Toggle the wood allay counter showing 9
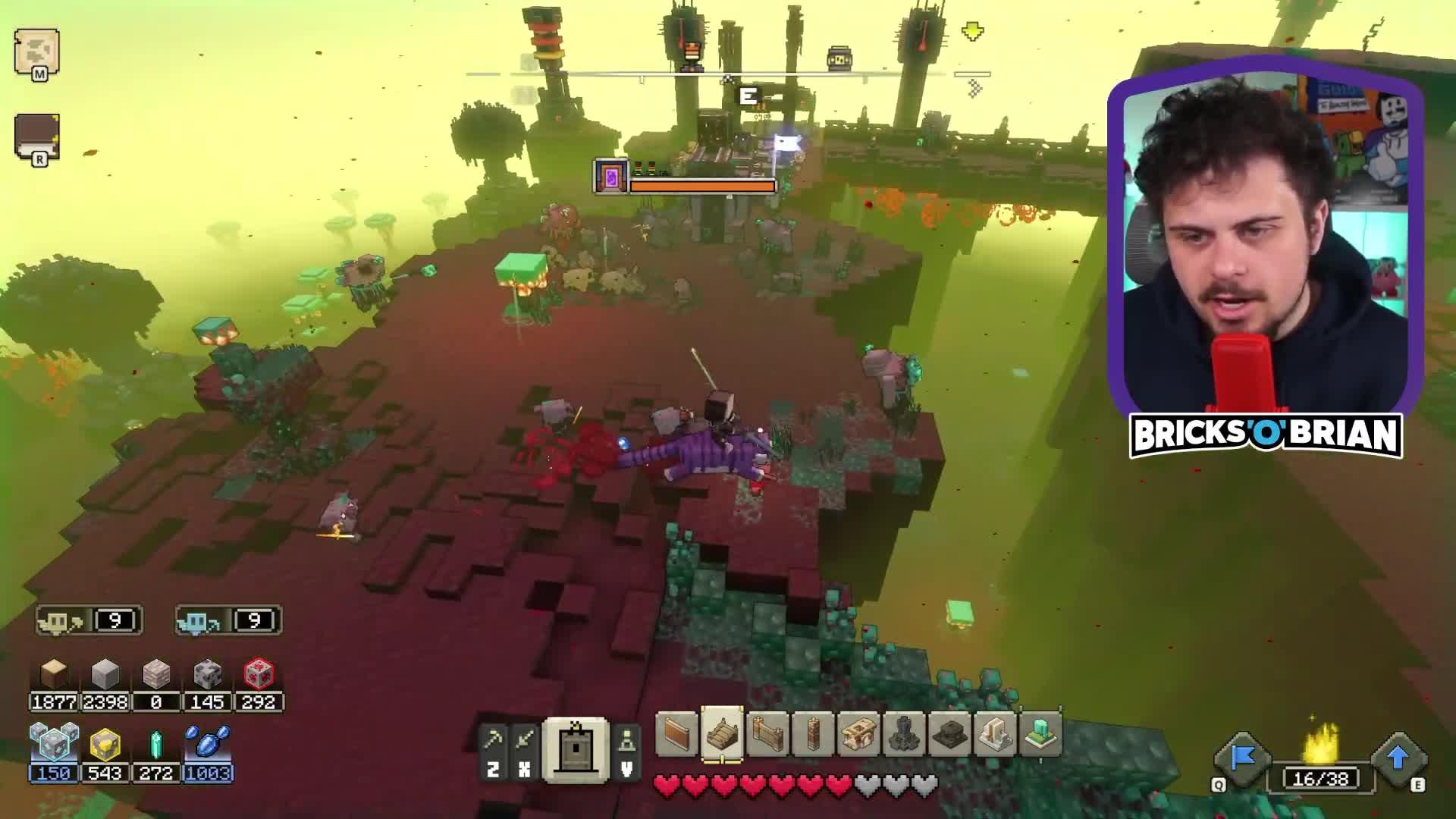The image size is (1456, 819). [x=87, y=620]
